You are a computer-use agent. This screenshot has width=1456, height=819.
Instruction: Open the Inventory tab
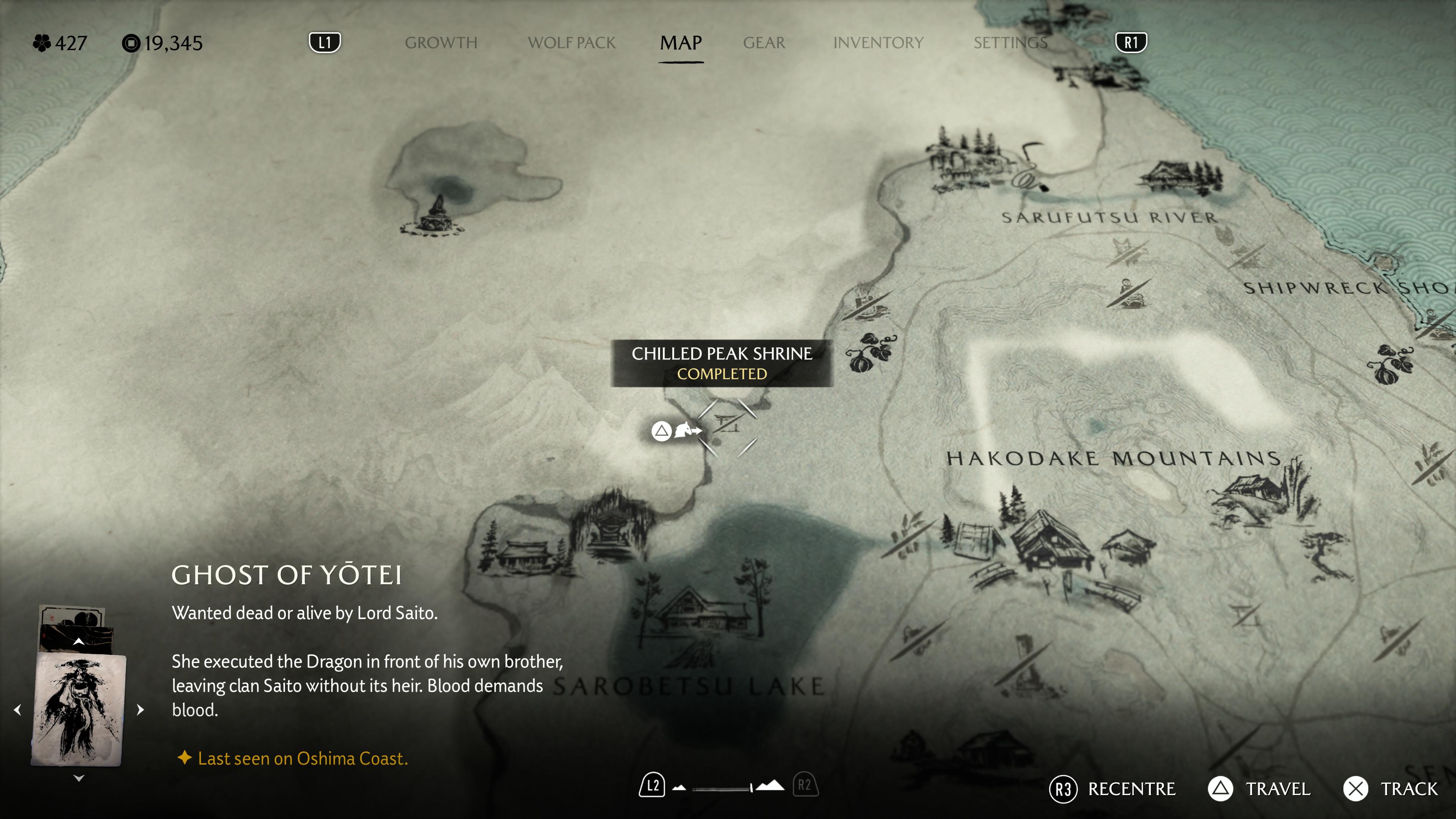point(878,43)
